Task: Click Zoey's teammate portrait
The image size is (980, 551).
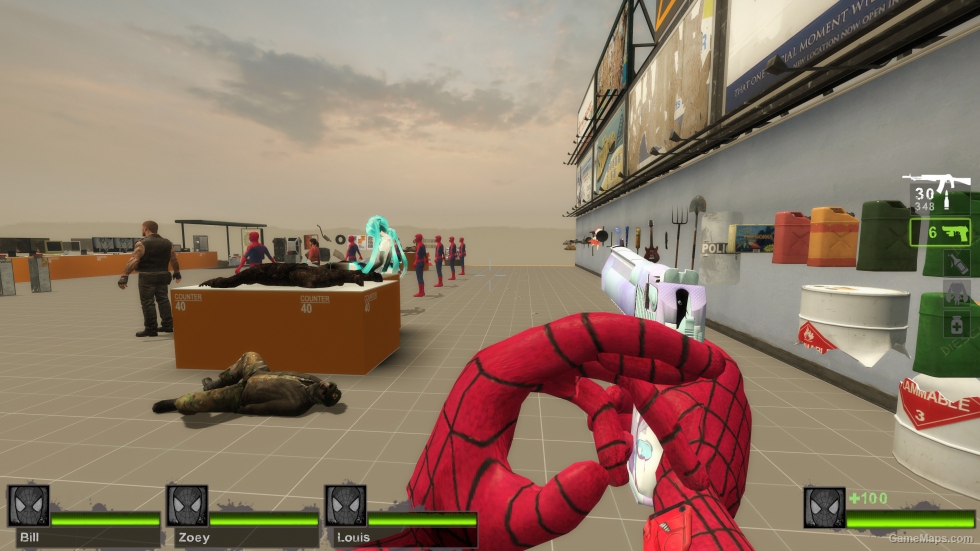Action: click(187, 506)
